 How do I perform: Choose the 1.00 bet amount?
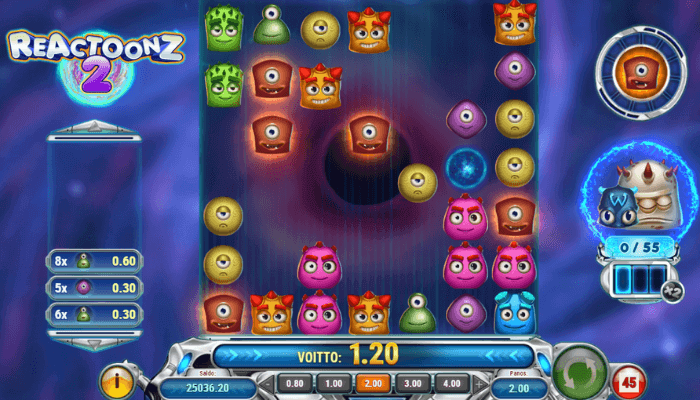[x=333, y=383]
